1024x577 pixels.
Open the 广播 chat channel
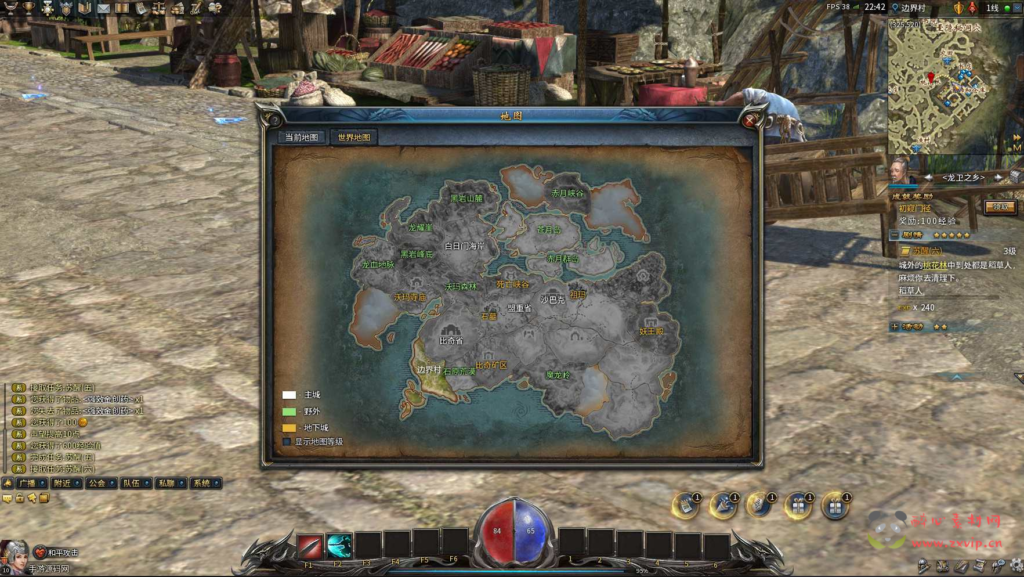coord(29,483)
